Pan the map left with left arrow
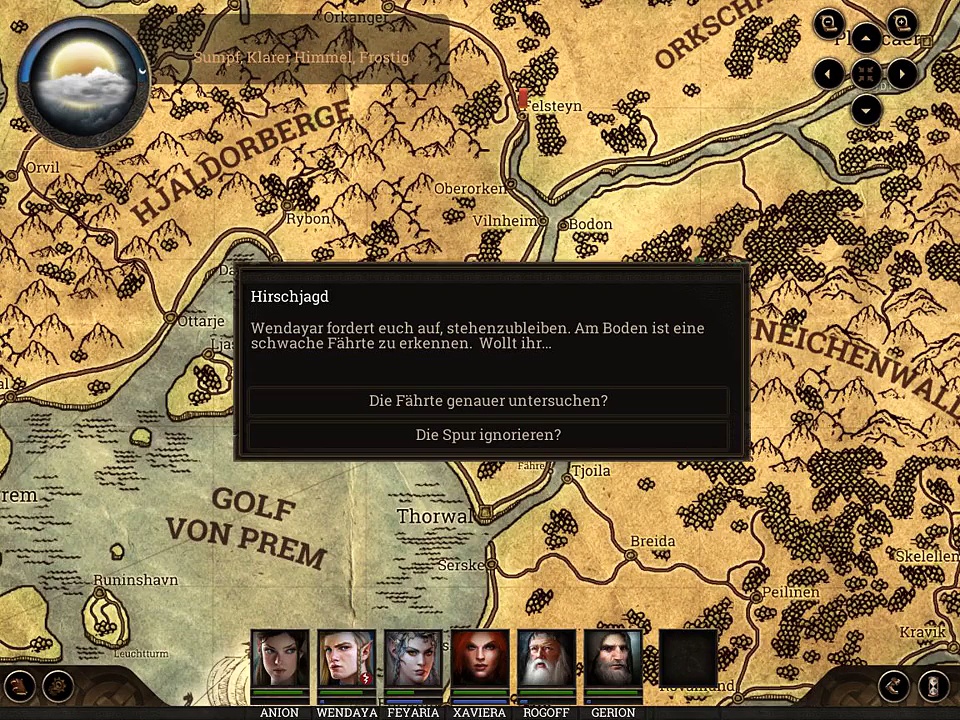Screen dimensions: 960x720 tap(829, 73)
